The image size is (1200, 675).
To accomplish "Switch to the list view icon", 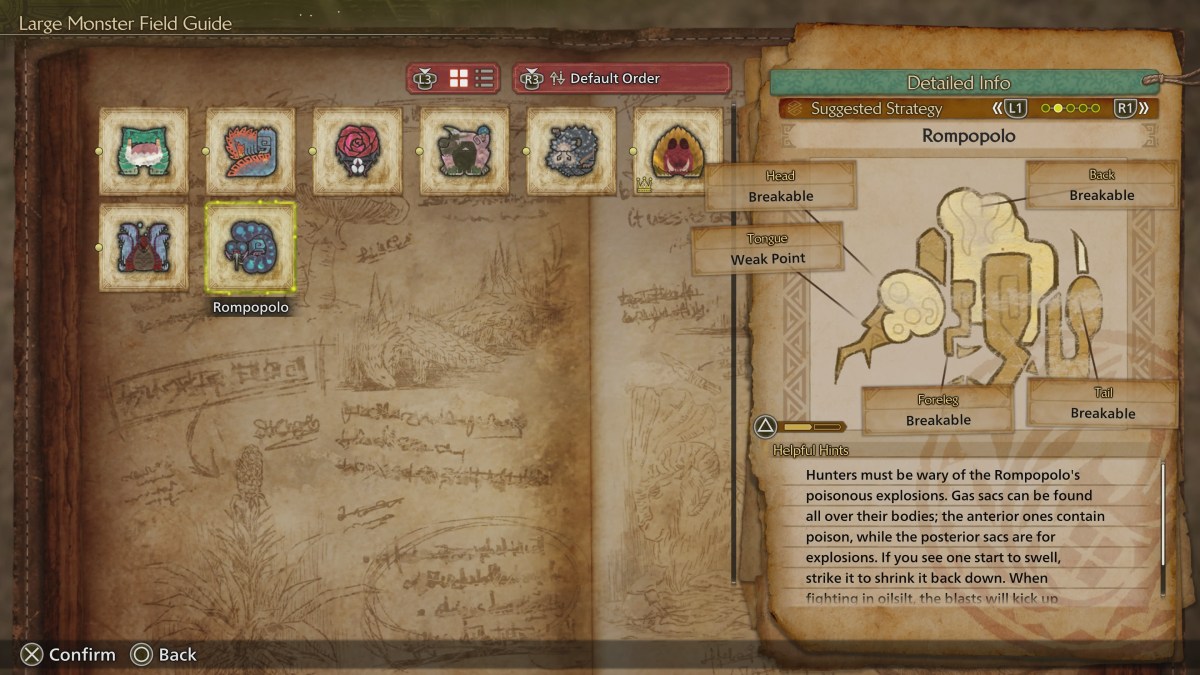I will pyautogui.click(x=485, y=78).
